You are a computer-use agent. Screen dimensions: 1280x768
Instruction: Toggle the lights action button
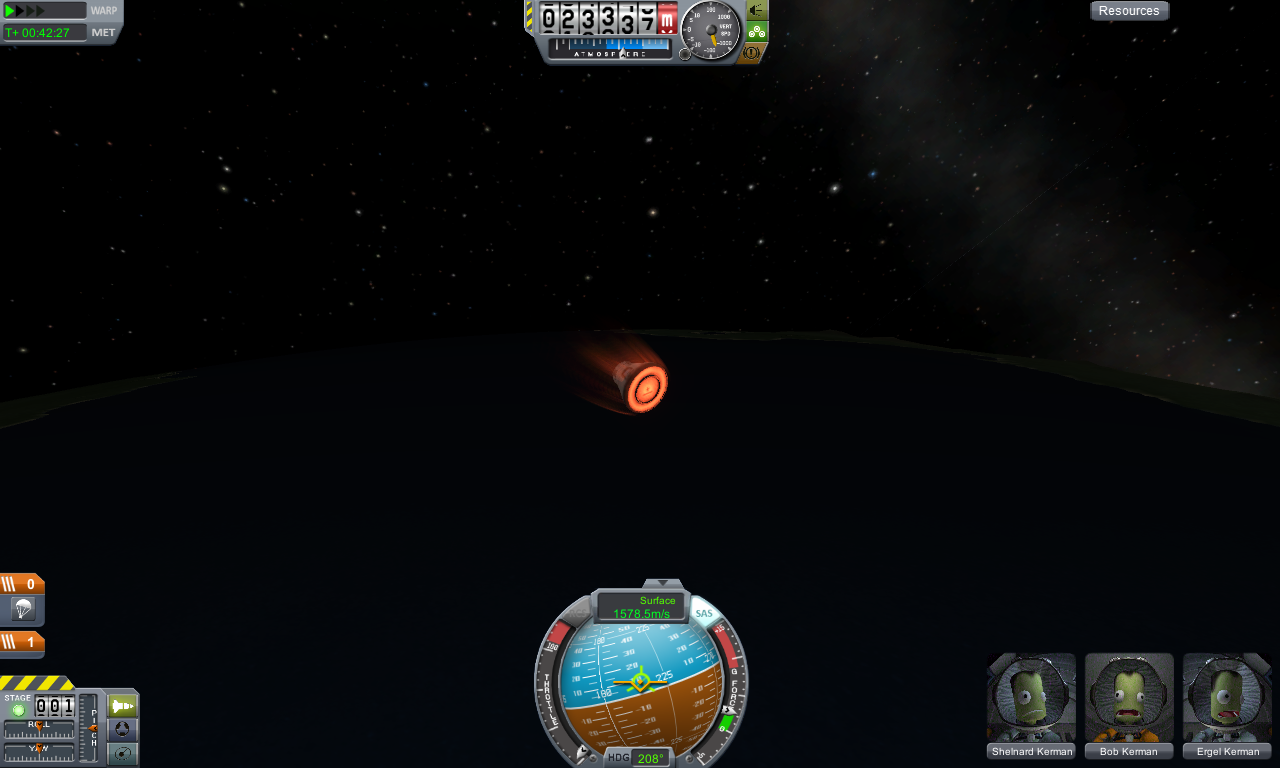[756, 10]
